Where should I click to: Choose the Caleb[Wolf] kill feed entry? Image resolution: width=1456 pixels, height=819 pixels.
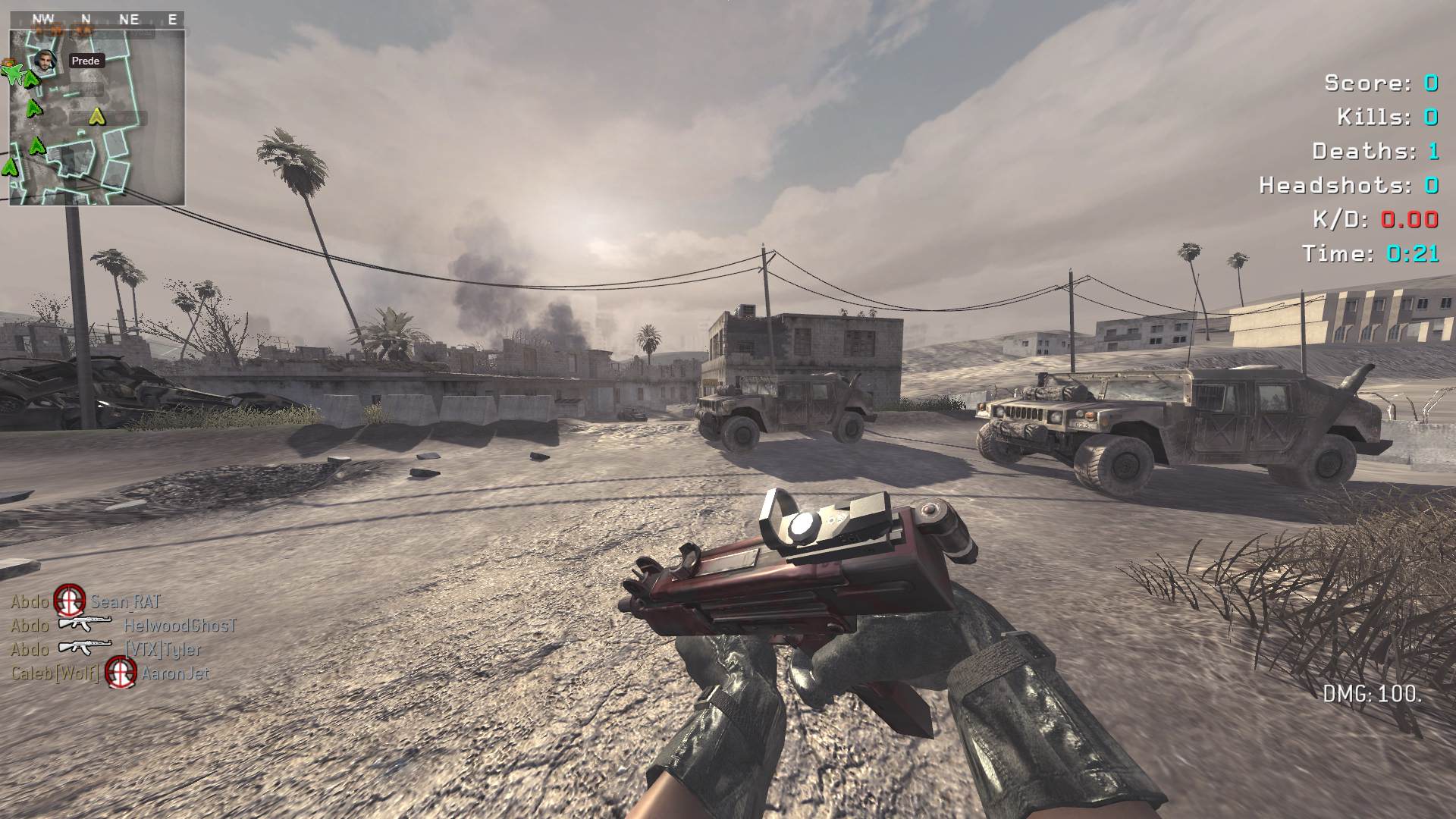(110, 673)
